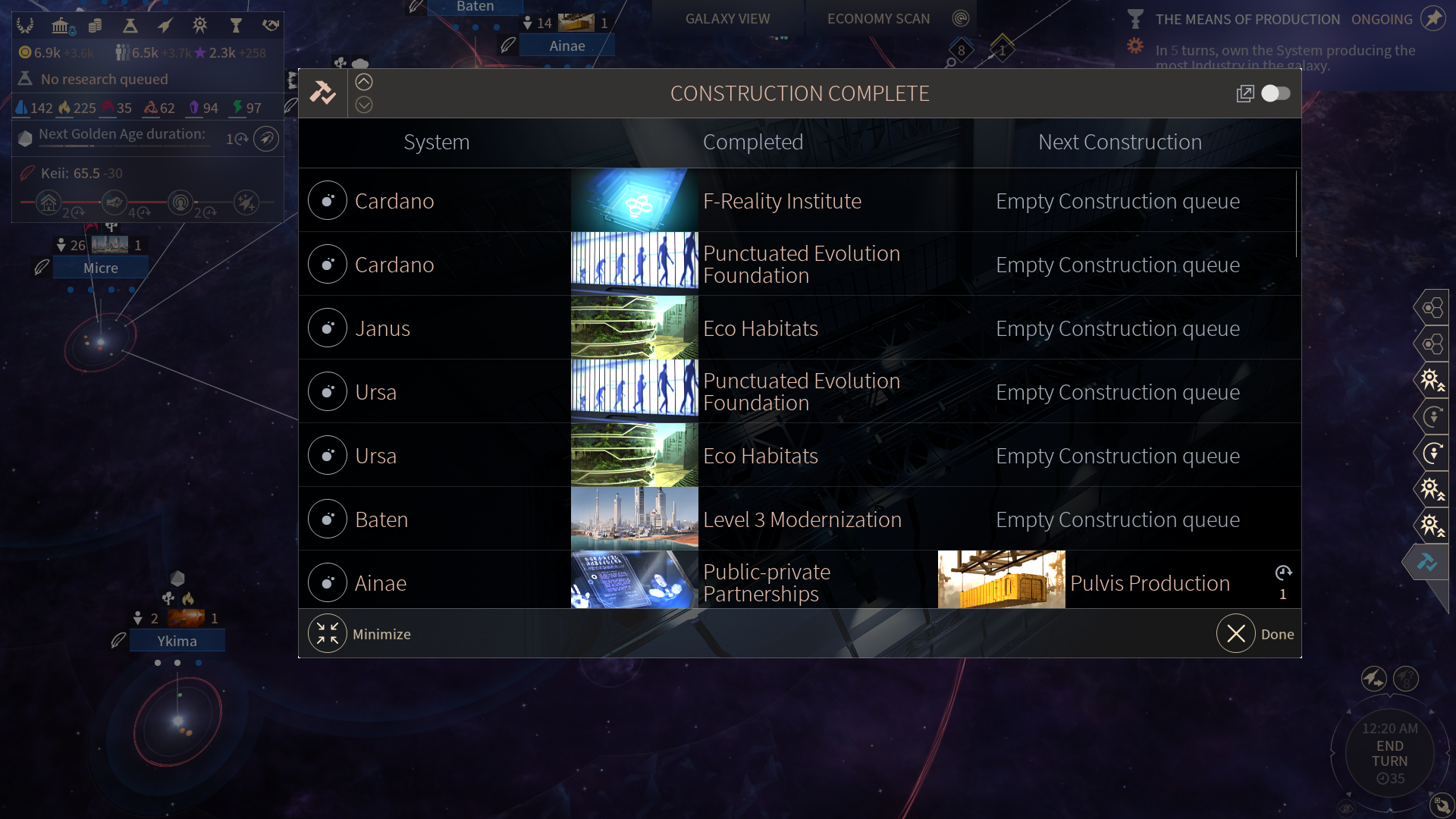Open the Galaxy View
This screenshot has width=1456, height=819.
pyautogui.click(x=727, y=19)
